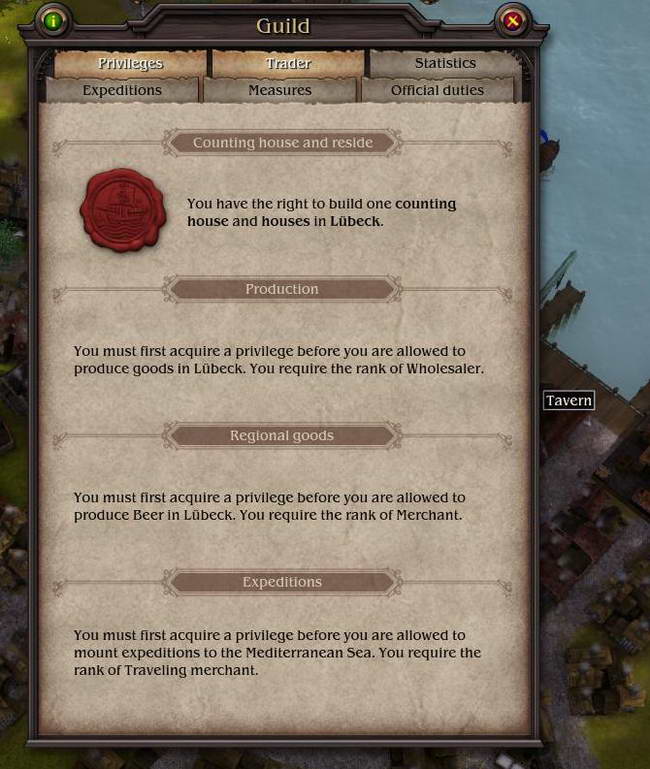Switch to the Measures tab

[x=280, y=90]
